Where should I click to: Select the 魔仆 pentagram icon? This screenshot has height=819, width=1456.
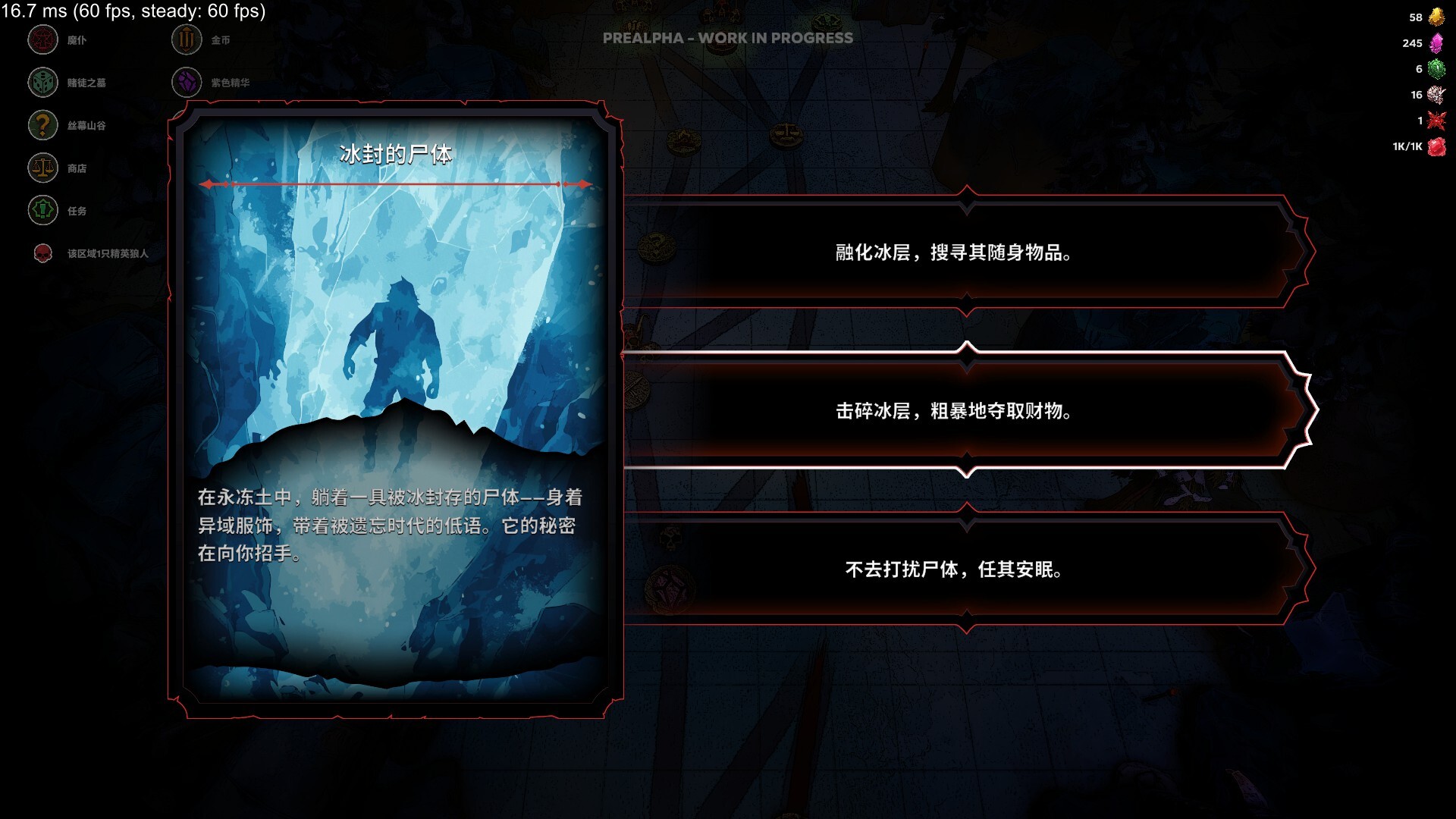[42, 40]
